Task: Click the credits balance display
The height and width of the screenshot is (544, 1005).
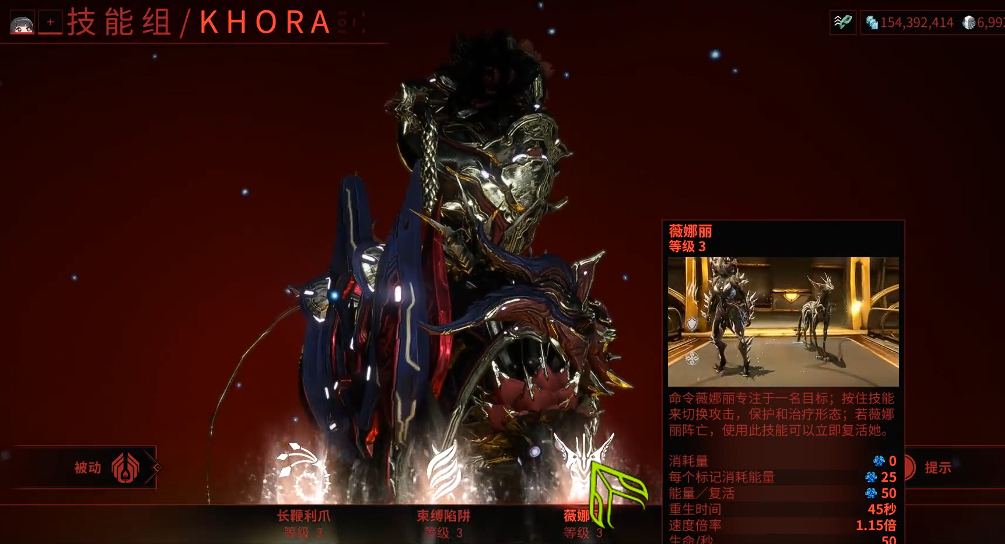Action: point(909,22)
